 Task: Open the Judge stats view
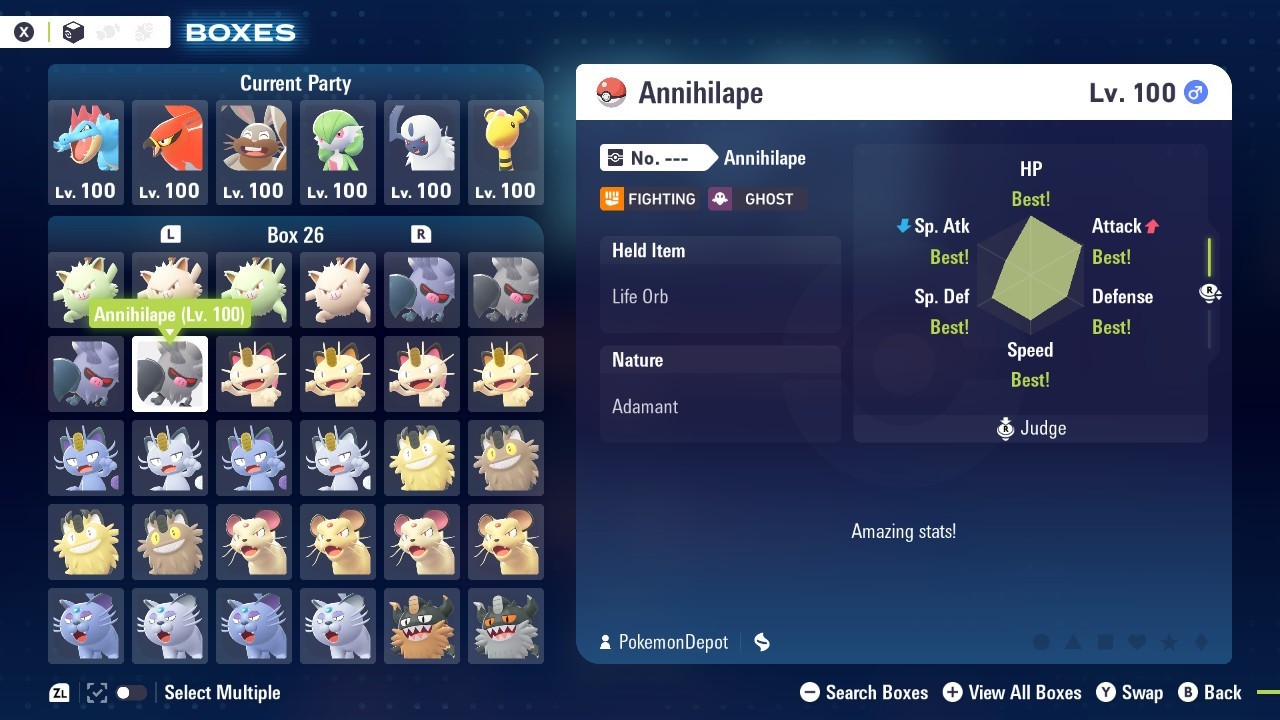tap(1031, 429)
